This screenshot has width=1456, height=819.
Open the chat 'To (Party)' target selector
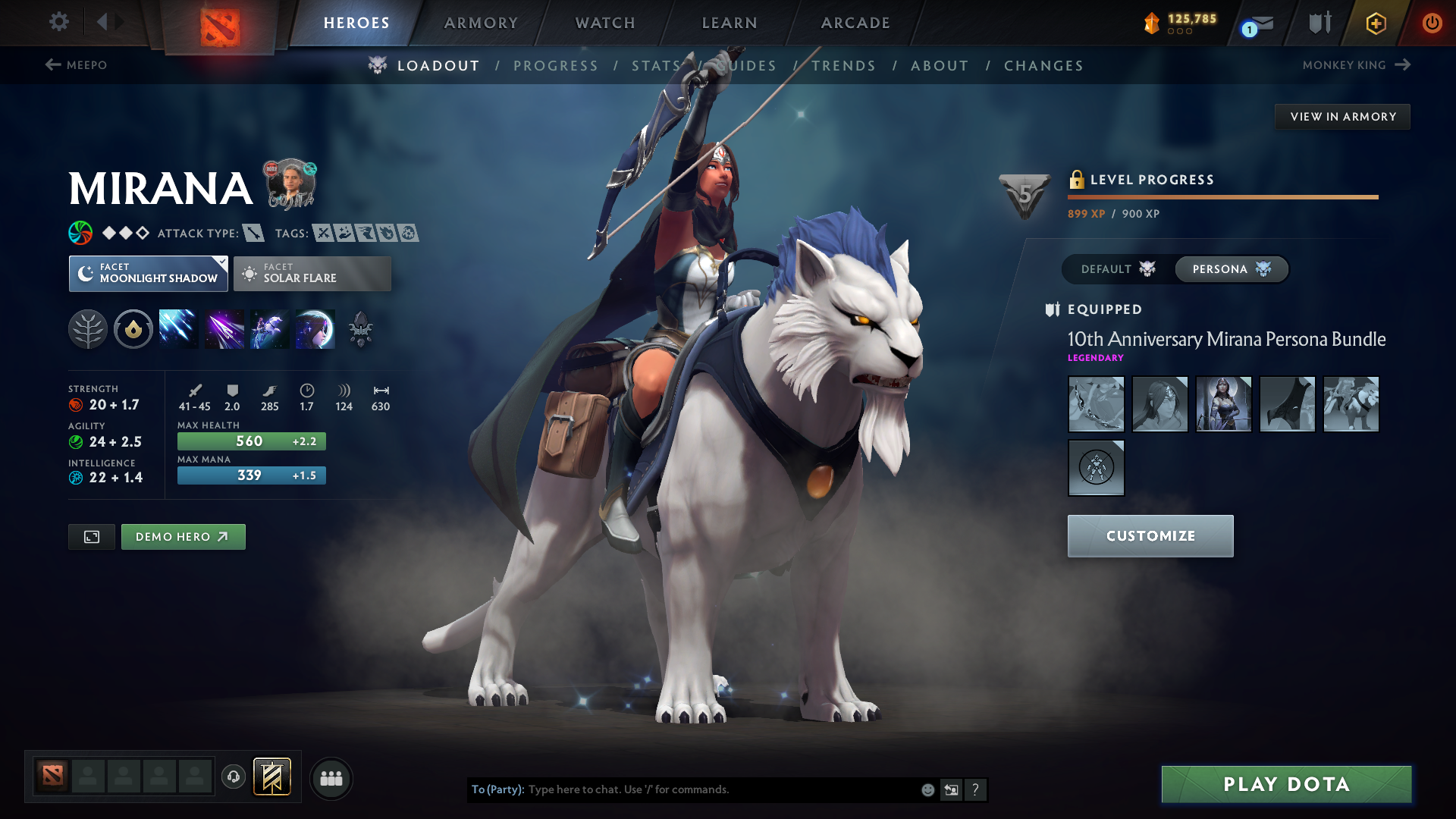point(497,789)
